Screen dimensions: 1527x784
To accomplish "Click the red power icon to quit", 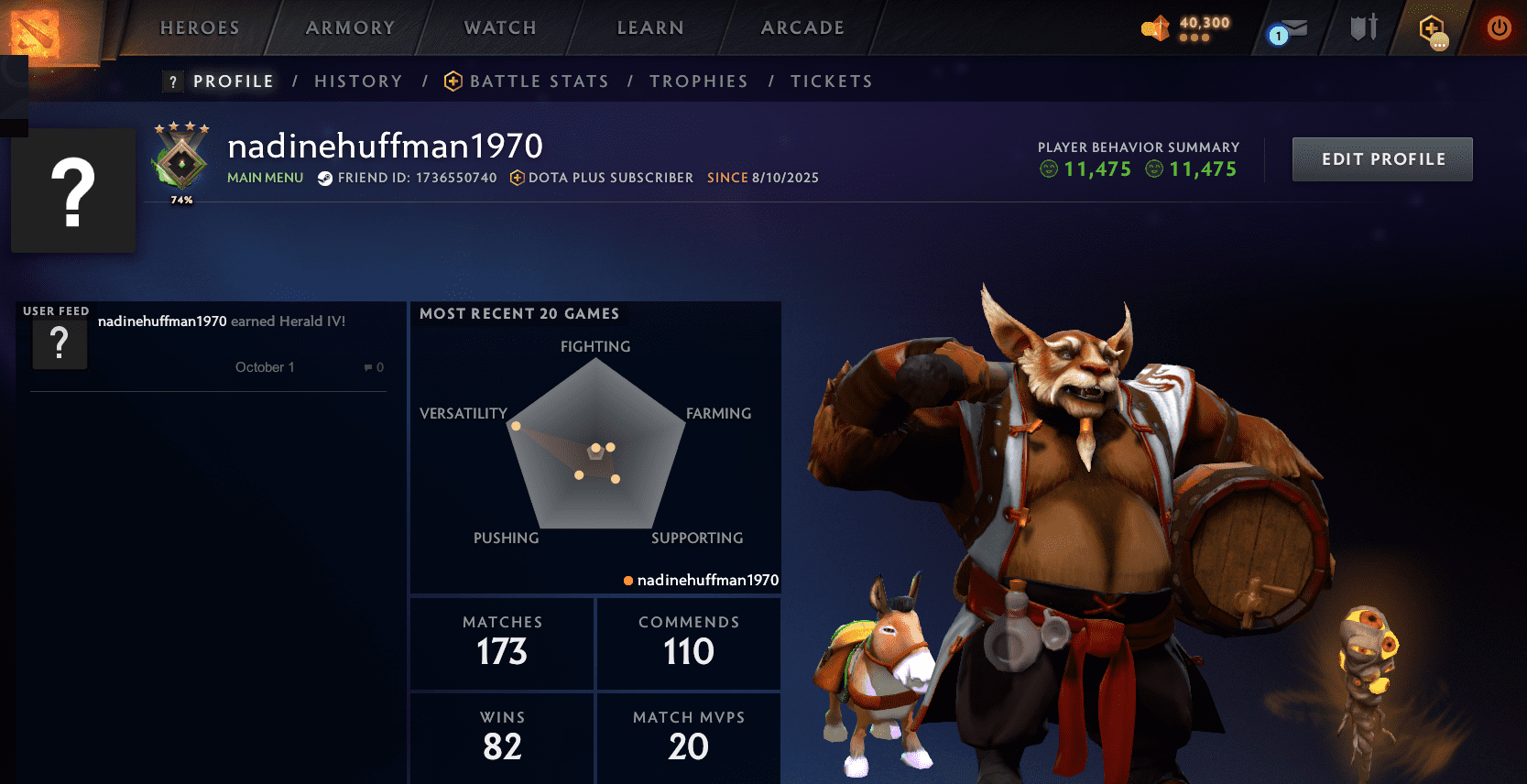I will coord(1499,27).
